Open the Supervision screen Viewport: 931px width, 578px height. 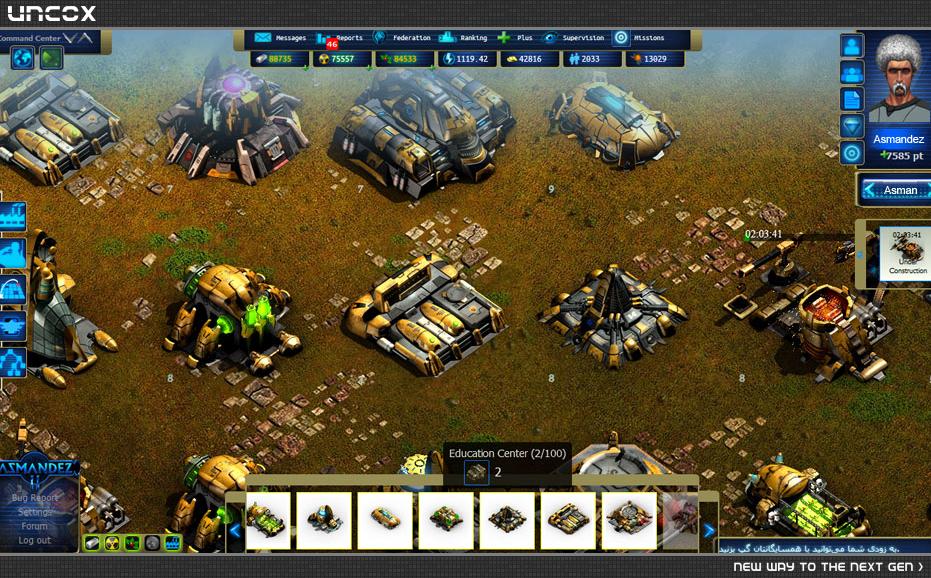point(574,38)
